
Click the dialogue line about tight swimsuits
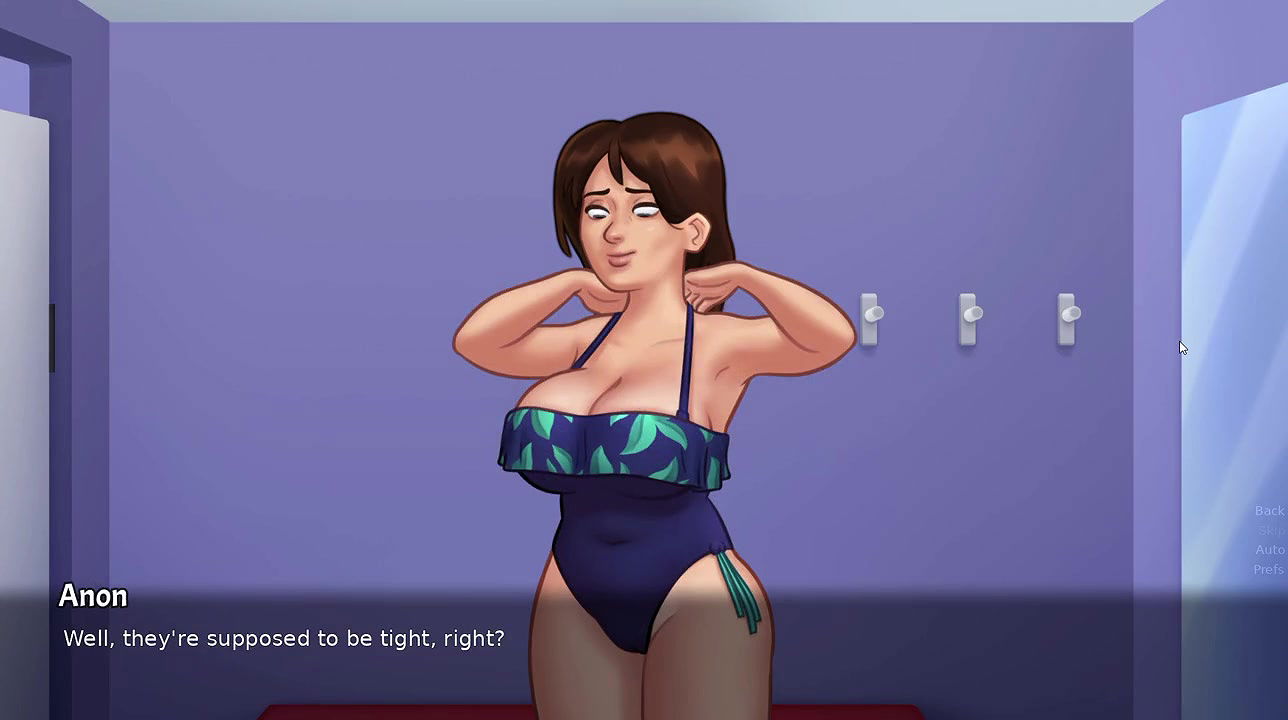(x=283, y=638)
